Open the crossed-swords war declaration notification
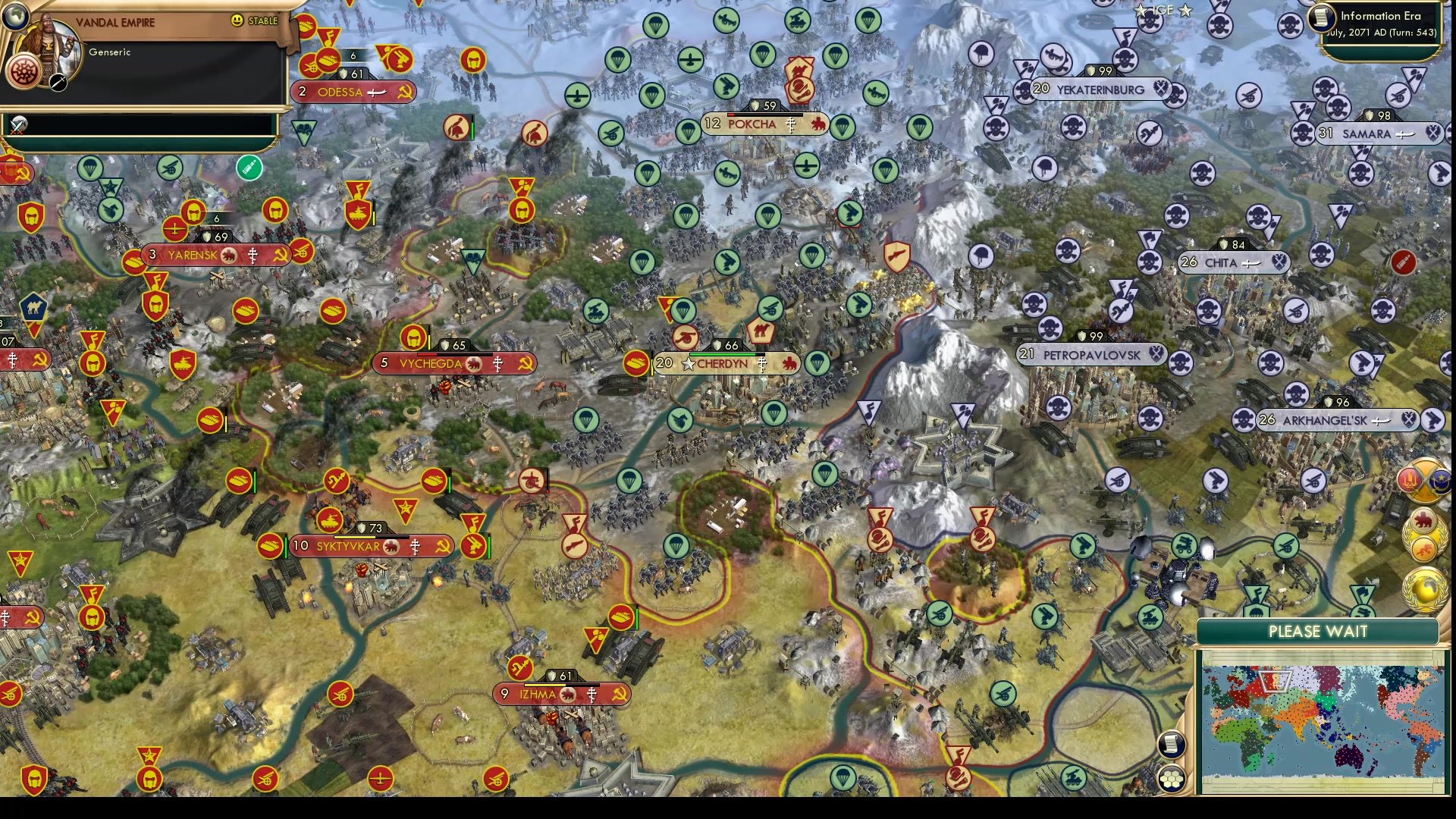Image resolution: width=1456 pixels, height=819 pixels. click(x=1423, y=479)
